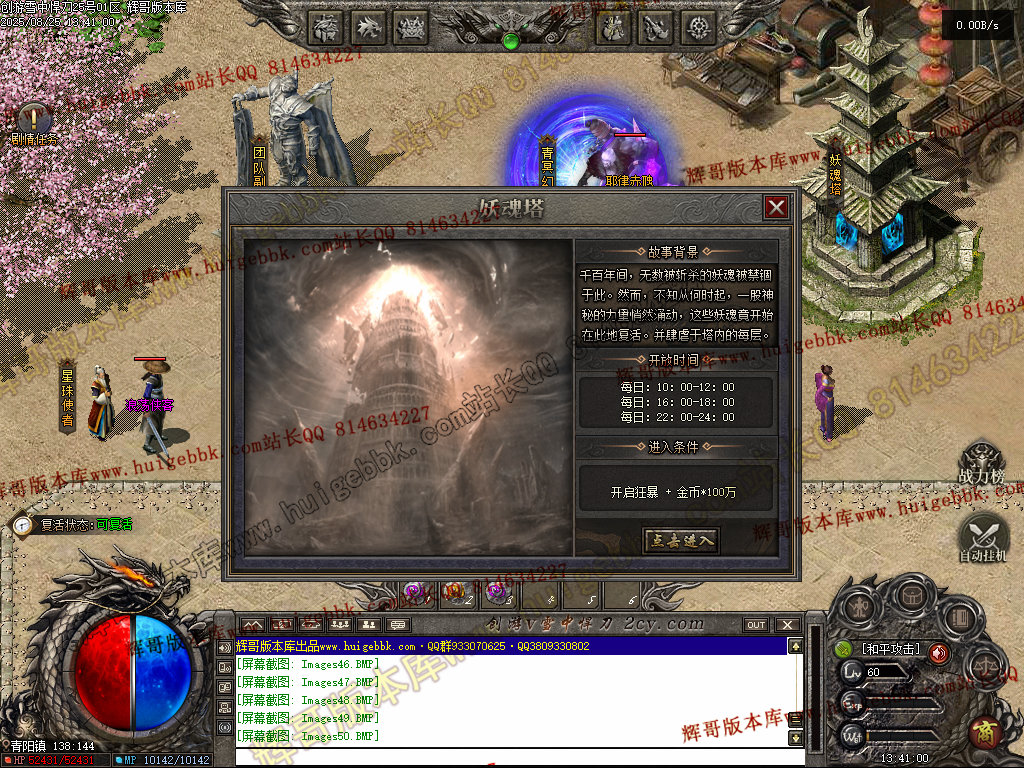
Task: Toggle the red sound speaker button
Action: pos(938,653)
